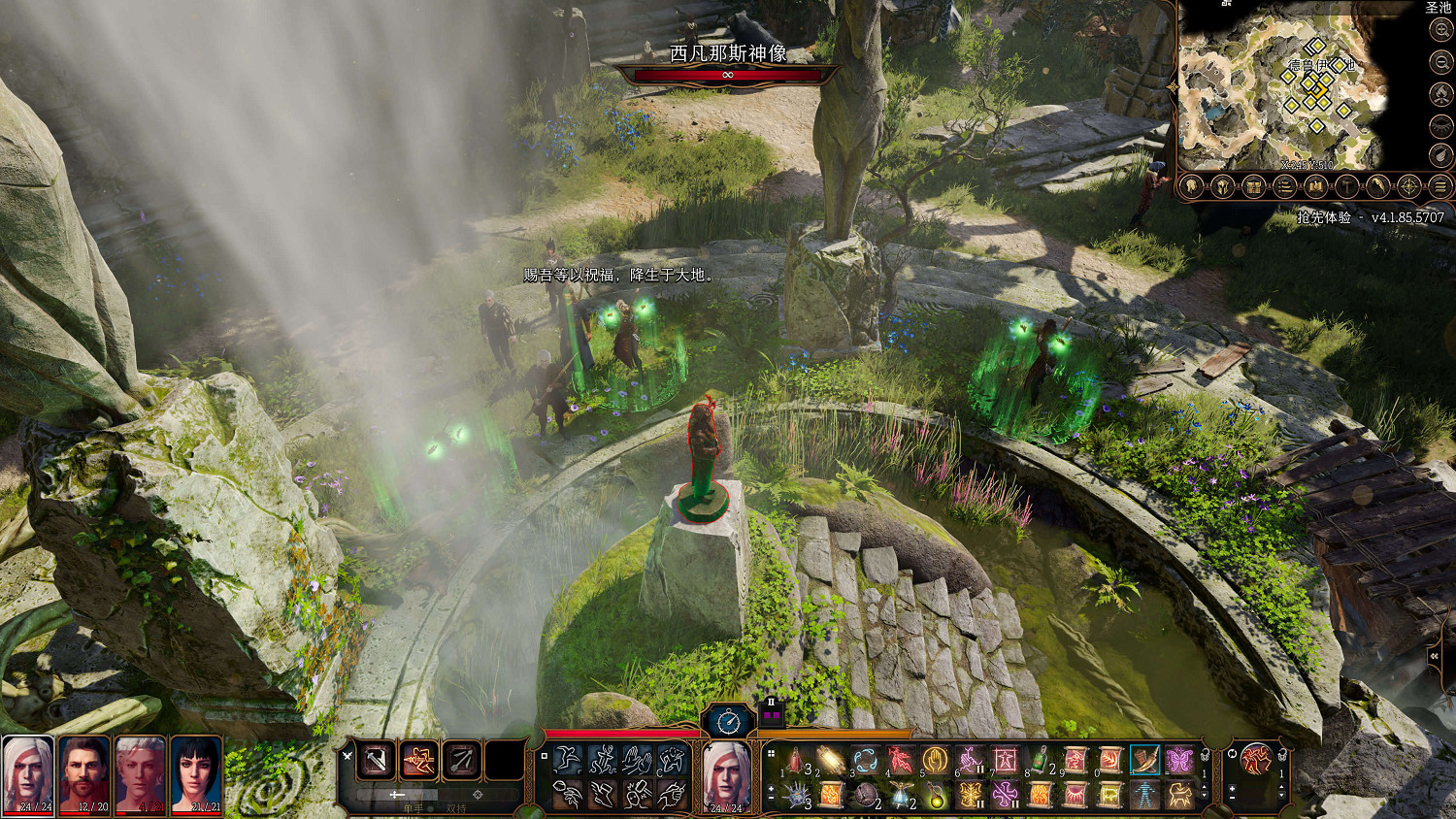Activate the glowing yellow hand spell
Viewport: 1456px width, 819px height.
coord(935,760)
